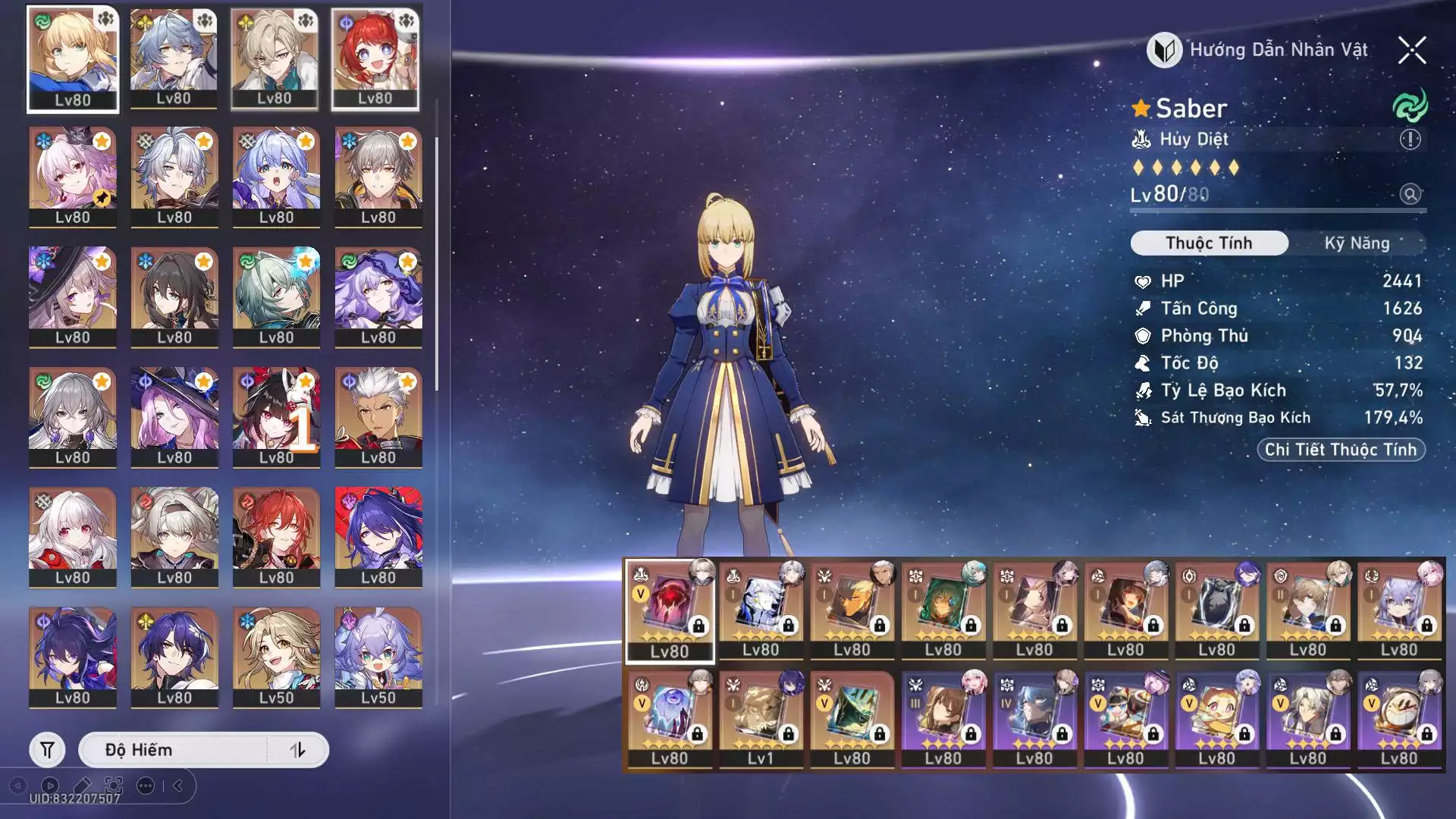The image size is (1456, 819).
Task: Select Saber's portrait in the character list
Action: coord(73,59)
